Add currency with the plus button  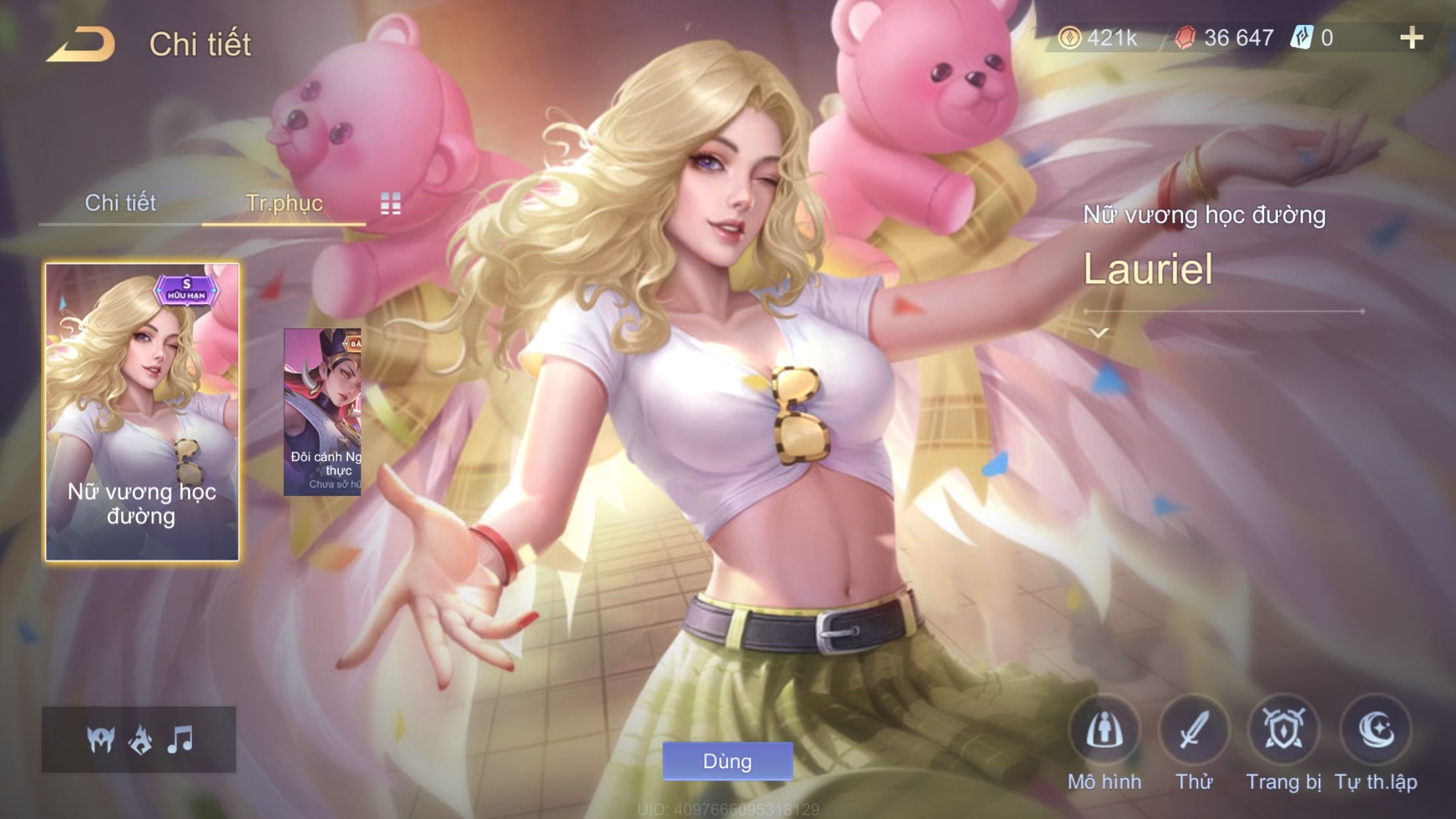(x=1411, y=38)
